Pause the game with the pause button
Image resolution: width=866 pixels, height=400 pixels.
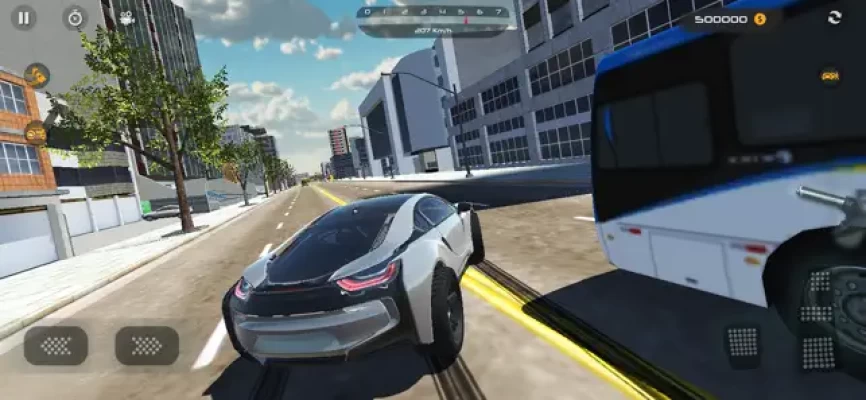point(24,17)
